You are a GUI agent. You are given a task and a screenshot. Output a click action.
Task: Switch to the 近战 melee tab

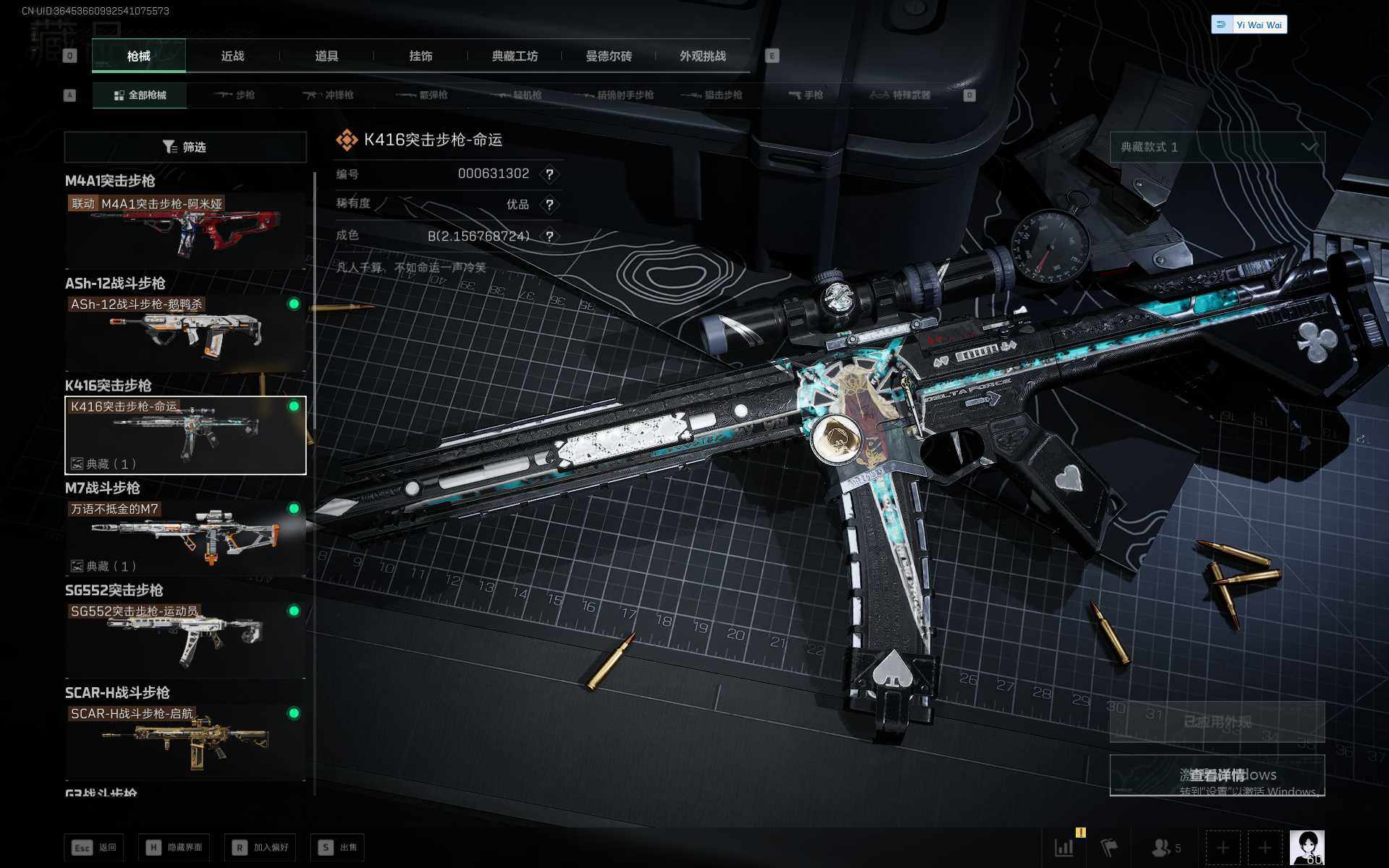point(232,56)
